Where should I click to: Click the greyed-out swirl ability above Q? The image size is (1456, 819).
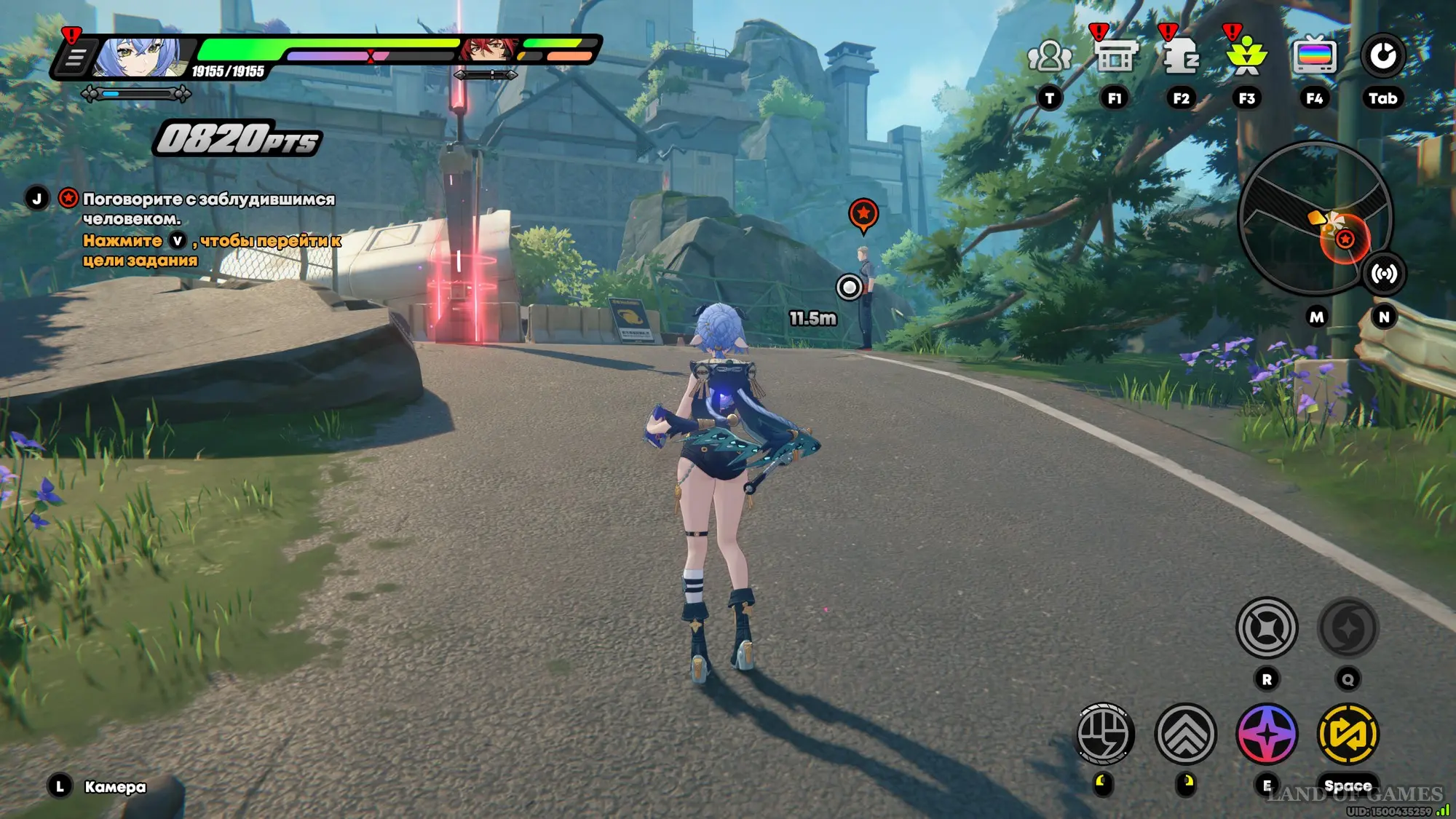(x=1348, y=628)
